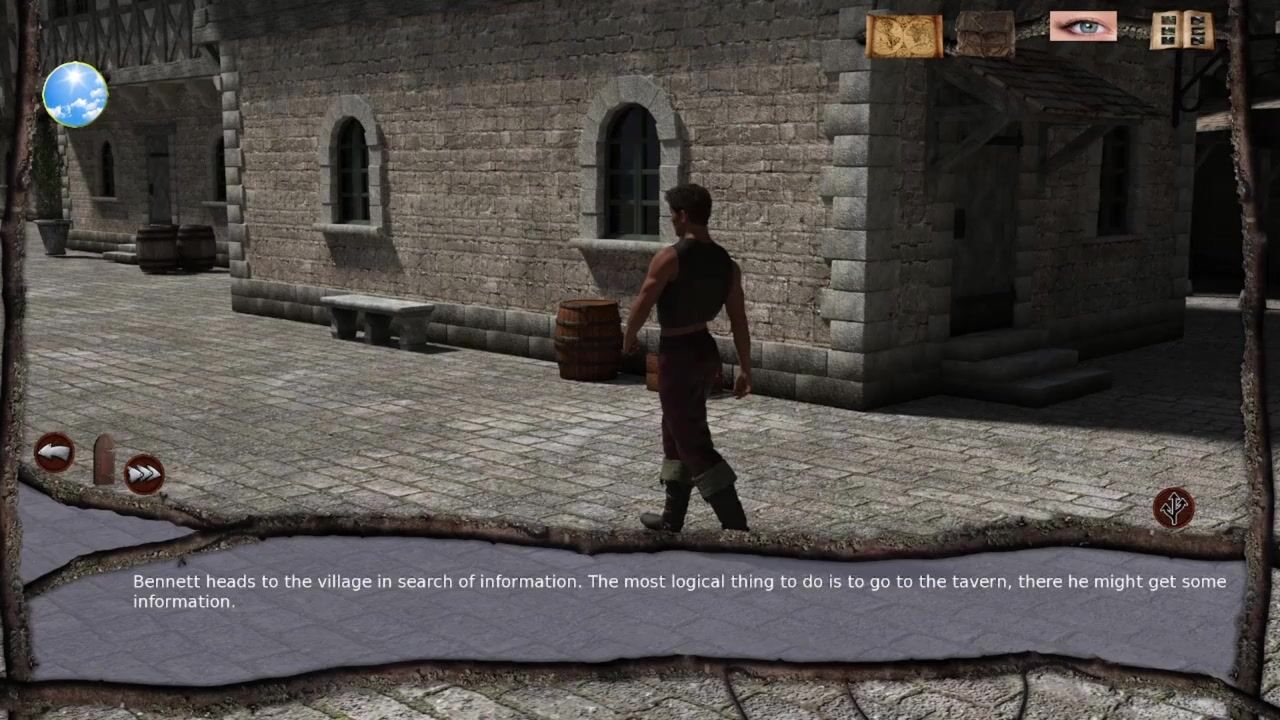
Task: Click the small door-shaped icon
Action: point(103,460)
